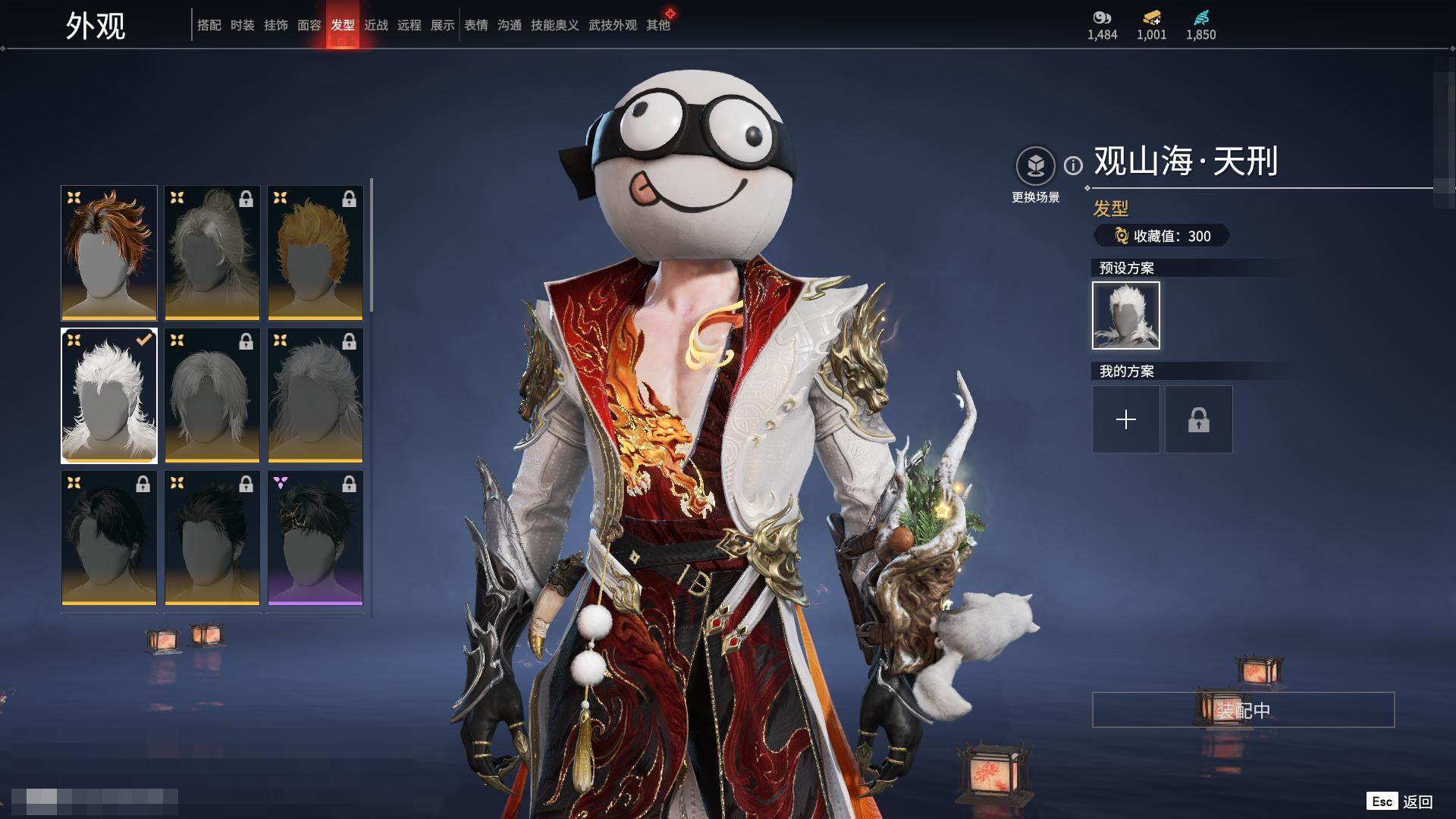This screenshot has width=1456, height=819.
Task: Choose the equipped white spiky hairstyle
Action: coord(109,395)
